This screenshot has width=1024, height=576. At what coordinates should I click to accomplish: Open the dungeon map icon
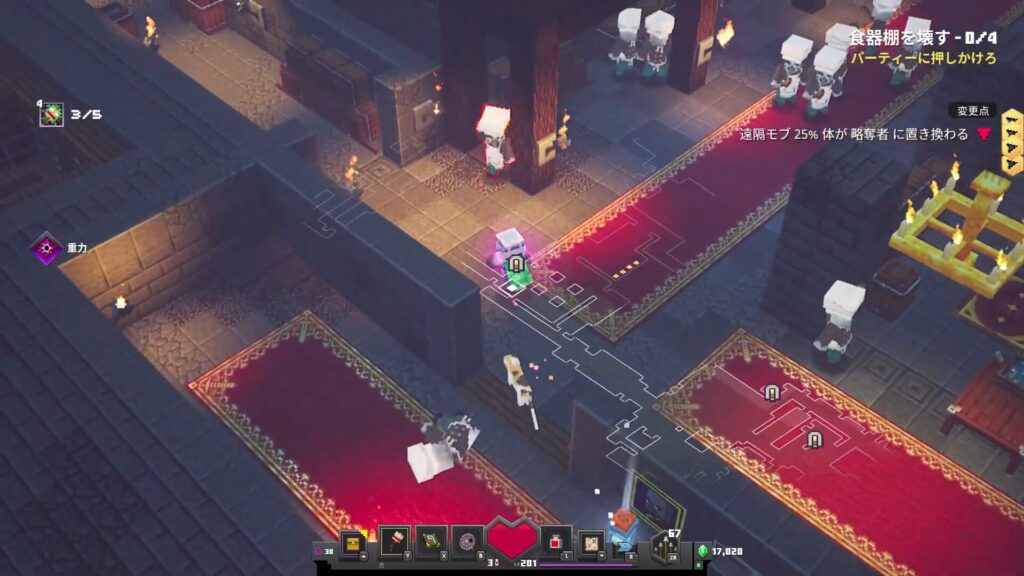click(x=591, y=542)
